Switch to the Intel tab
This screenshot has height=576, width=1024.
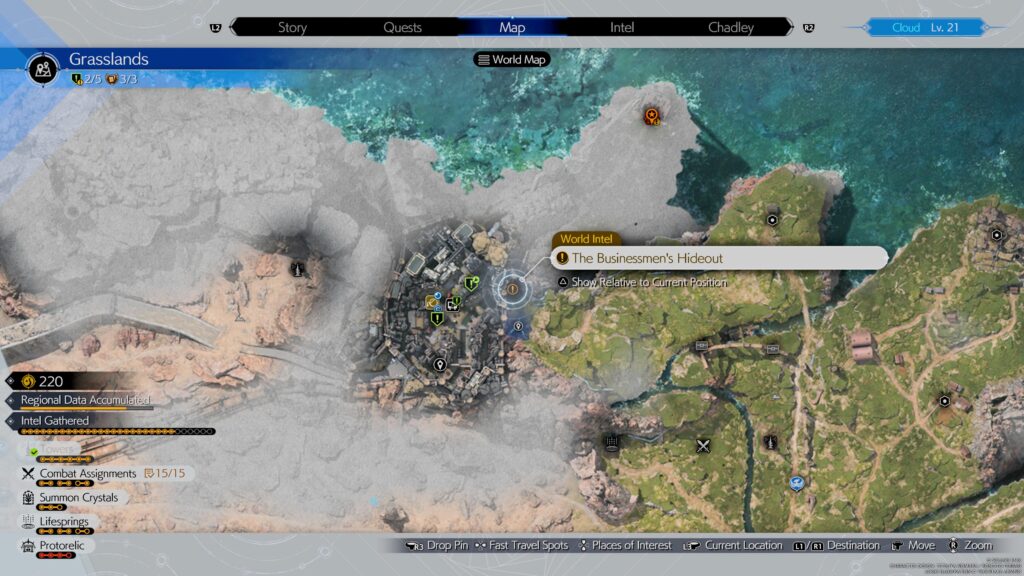[622, 27]
